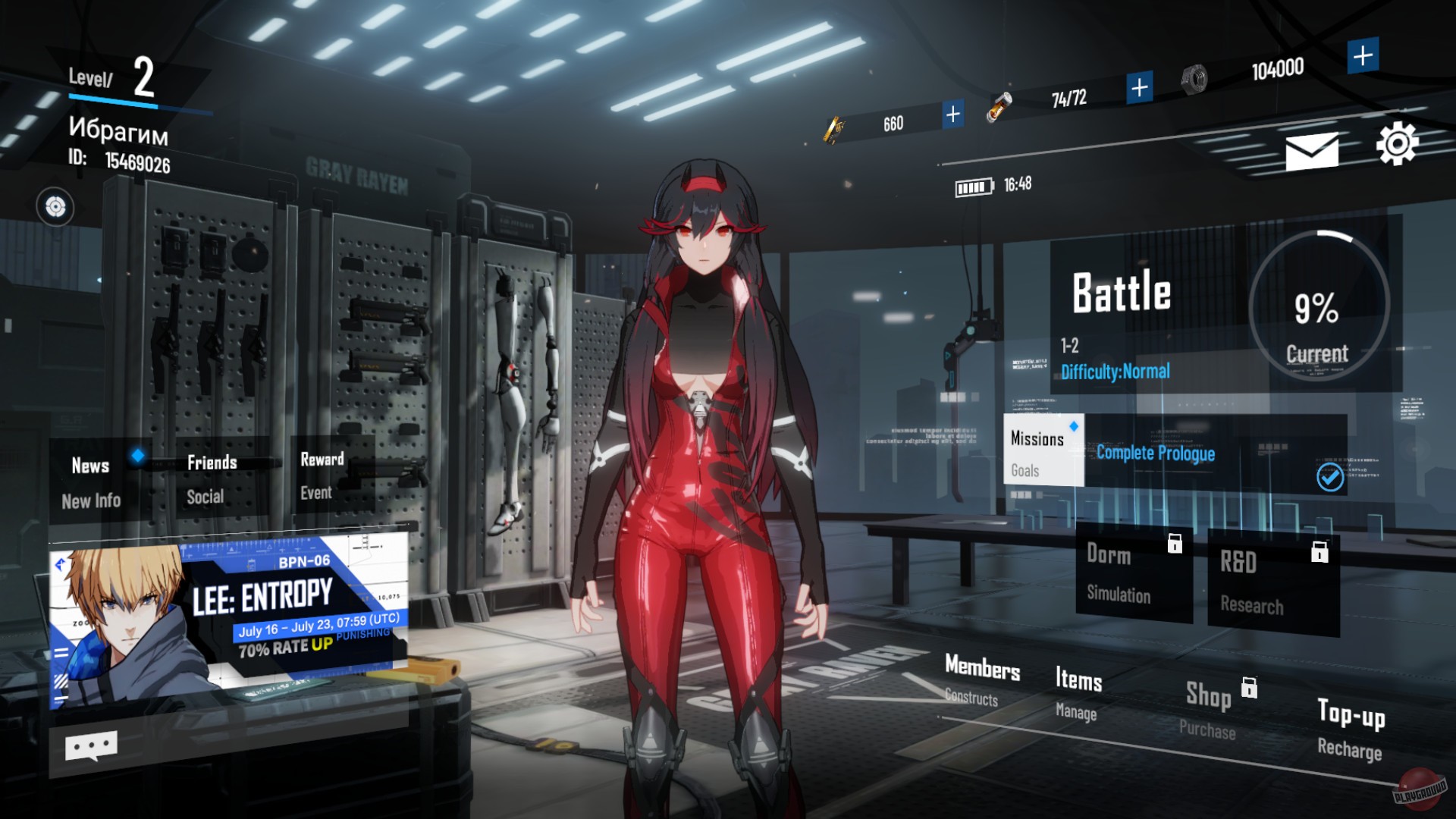Open chat via the speech bubble icon

click(92, 745)
